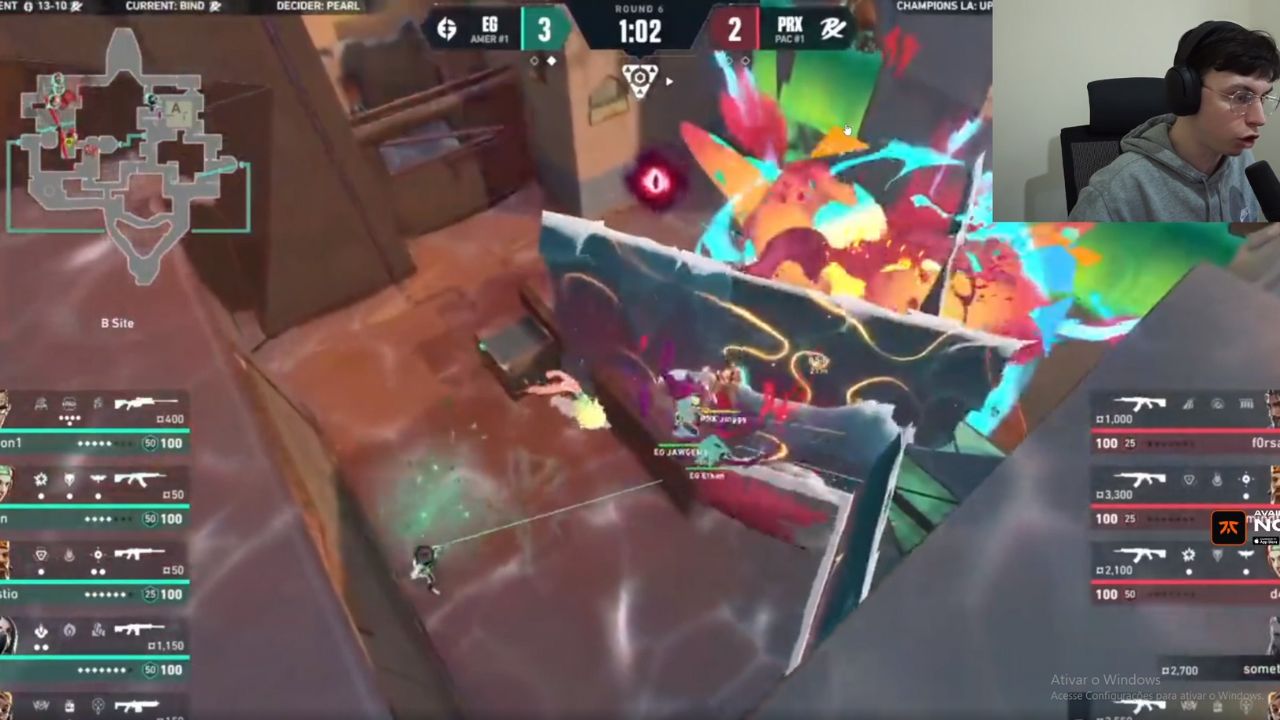Click the spike icon below the round timer
1280x720 pixels.
pyautogui.click(x=638, y=77)
